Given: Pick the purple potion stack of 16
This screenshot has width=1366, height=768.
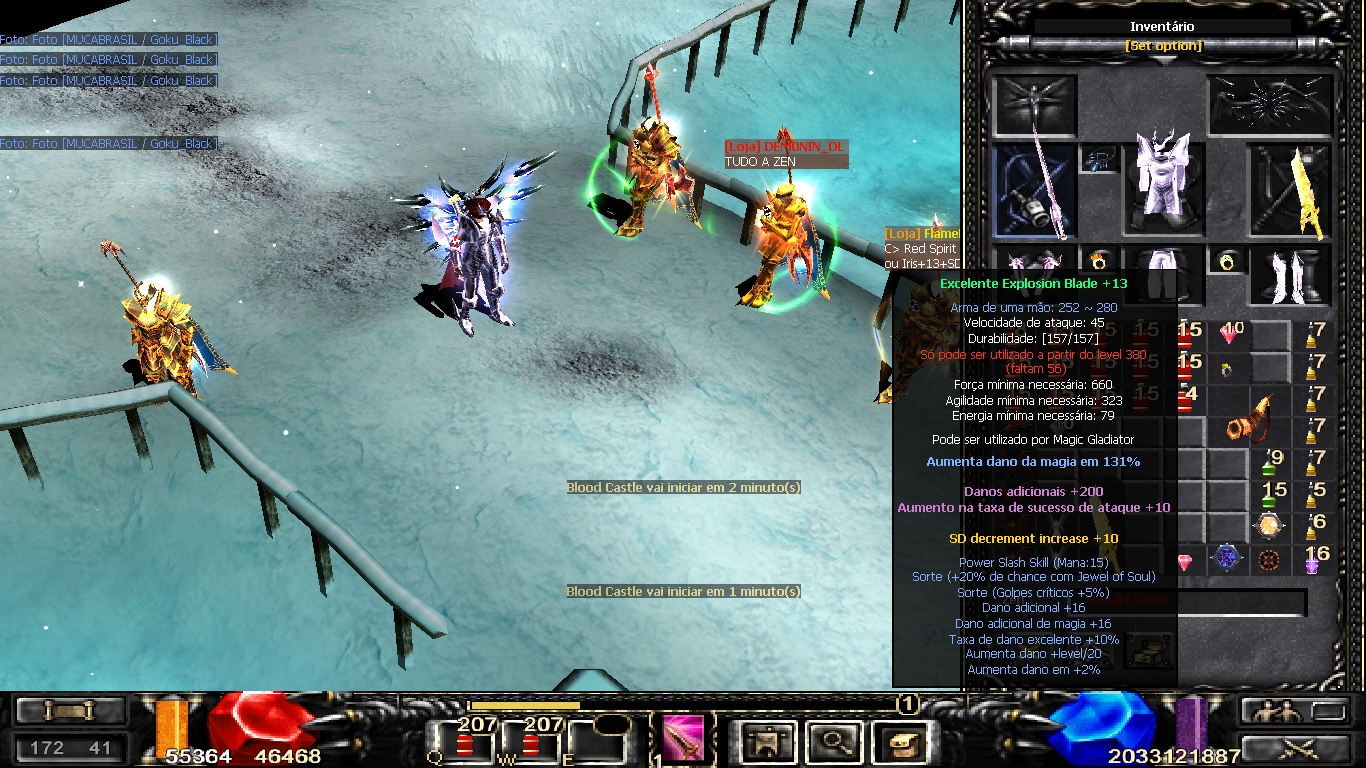Looking at the screenshot, I should click(x=1316, y=559).
